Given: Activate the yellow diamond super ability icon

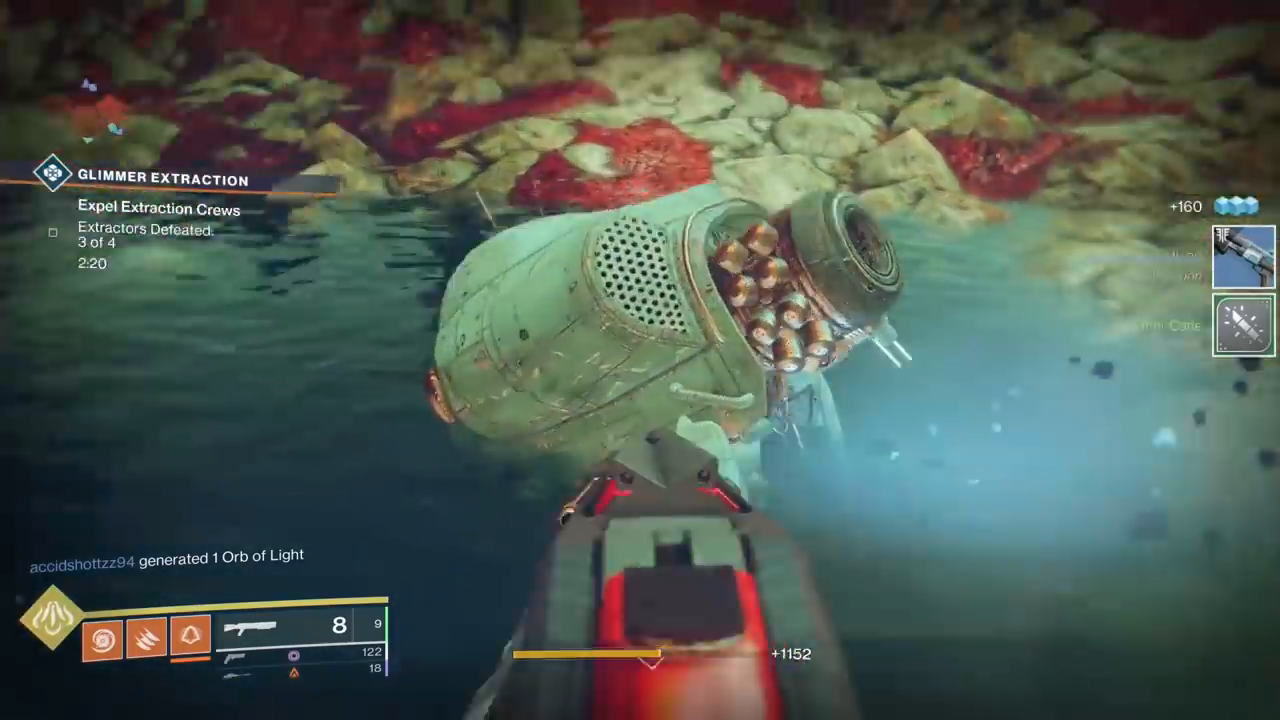Looking at the screenshot, I should [x=51, y=618].
